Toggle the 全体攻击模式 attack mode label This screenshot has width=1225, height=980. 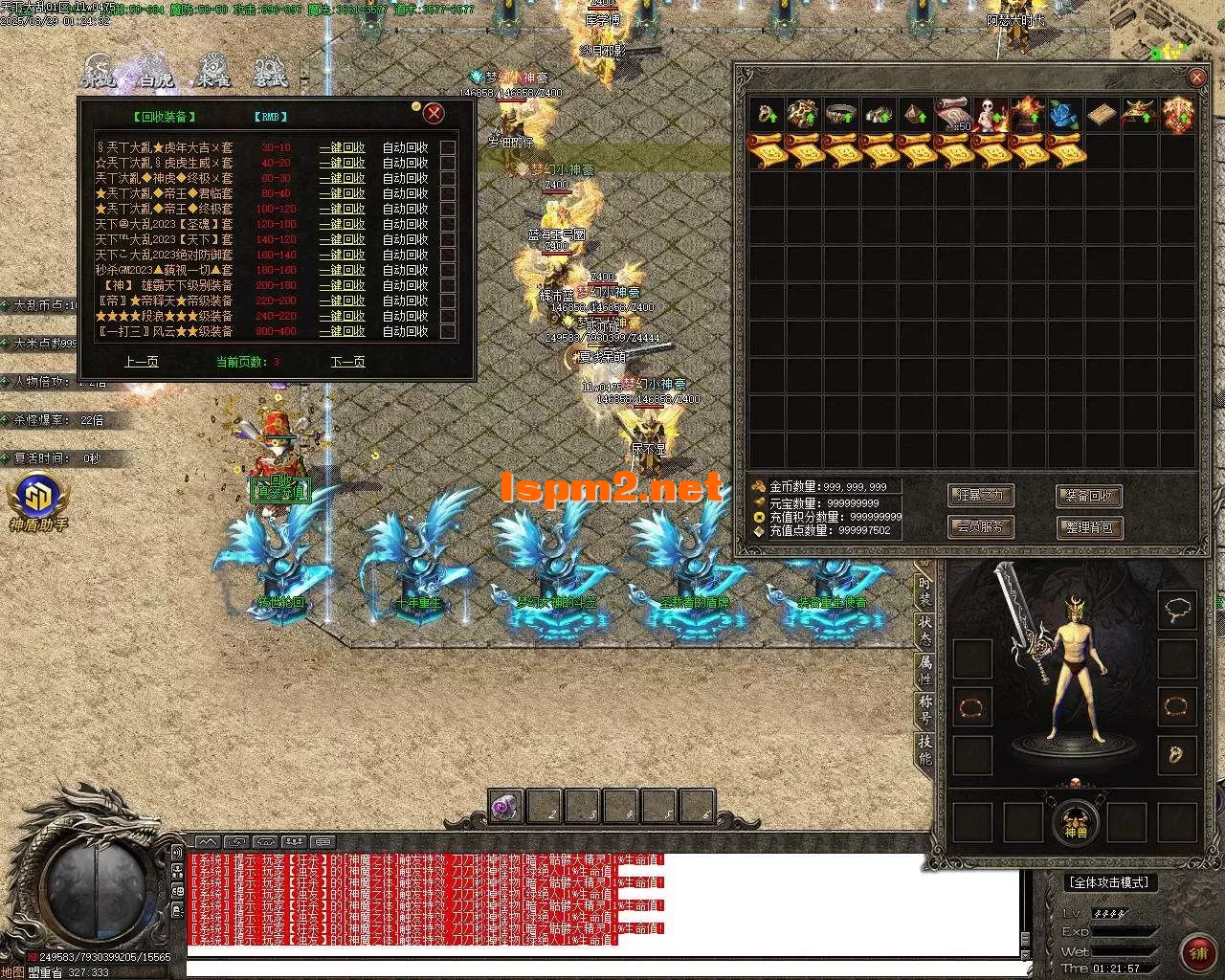(1108, 882)
